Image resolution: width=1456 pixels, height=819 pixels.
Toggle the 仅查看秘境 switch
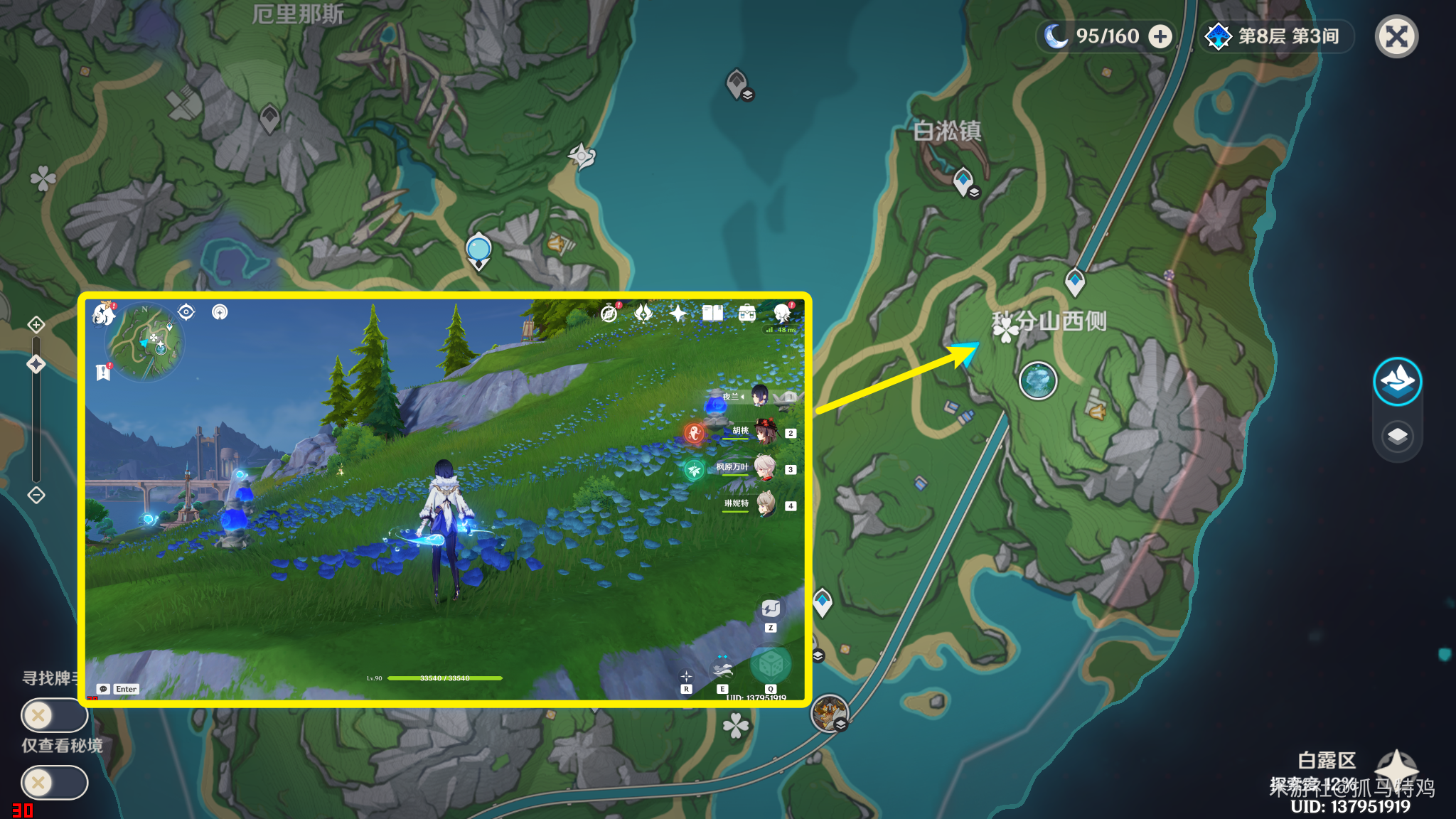[54, 783]
